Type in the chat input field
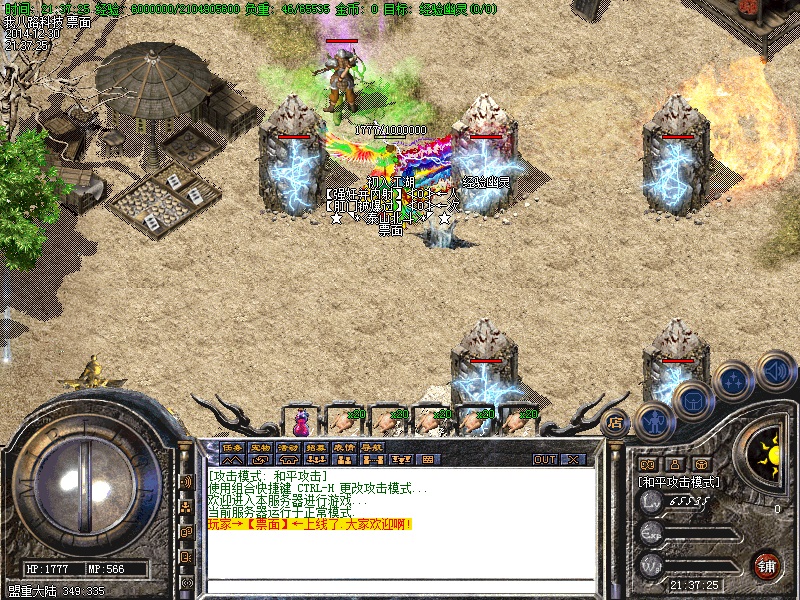This screenshot has width=800, height=600. point(400,585)
